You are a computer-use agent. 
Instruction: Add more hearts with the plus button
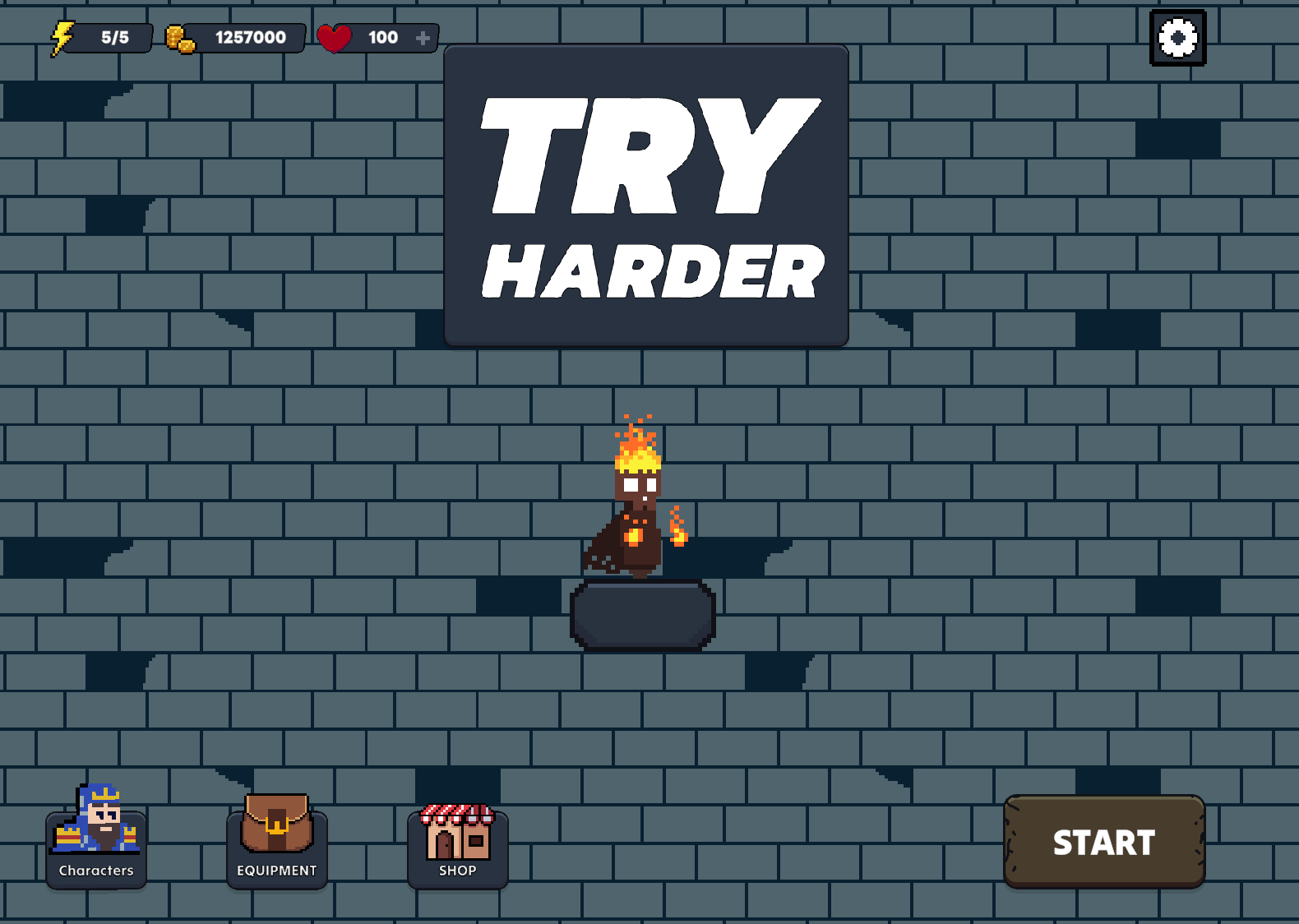coord(423,38)
